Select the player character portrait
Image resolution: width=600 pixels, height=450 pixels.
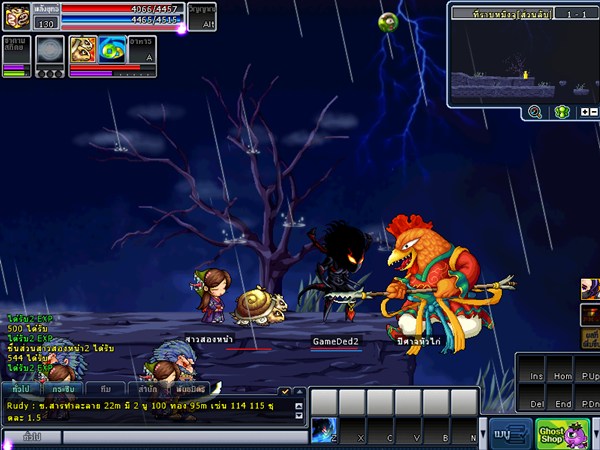point(17,17)
